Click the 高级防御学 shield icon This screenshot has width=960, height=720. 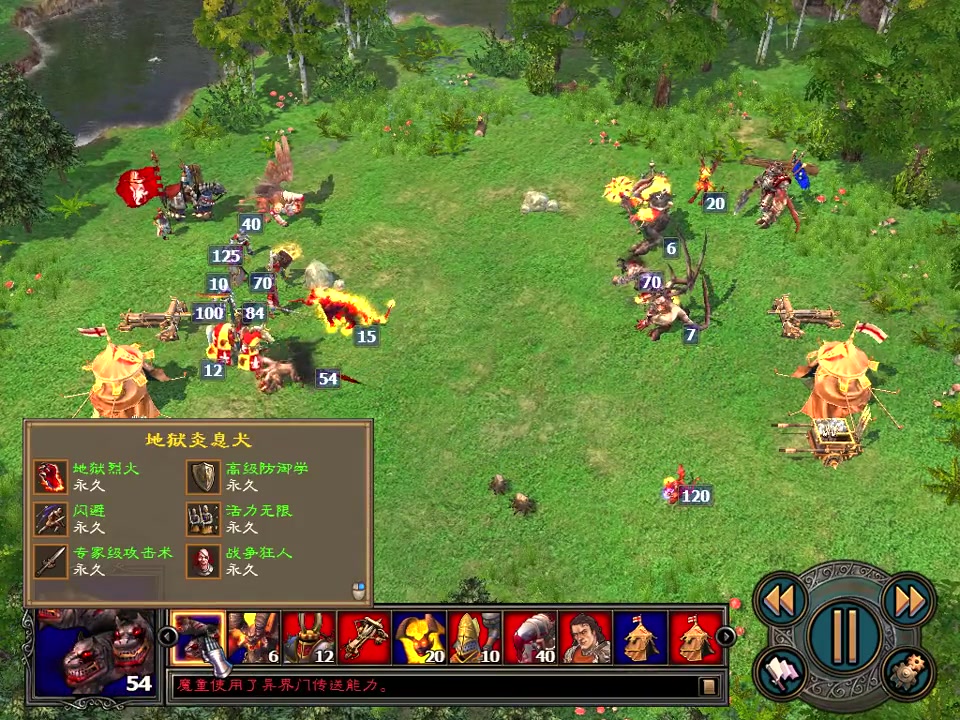[x=204, y=477]
